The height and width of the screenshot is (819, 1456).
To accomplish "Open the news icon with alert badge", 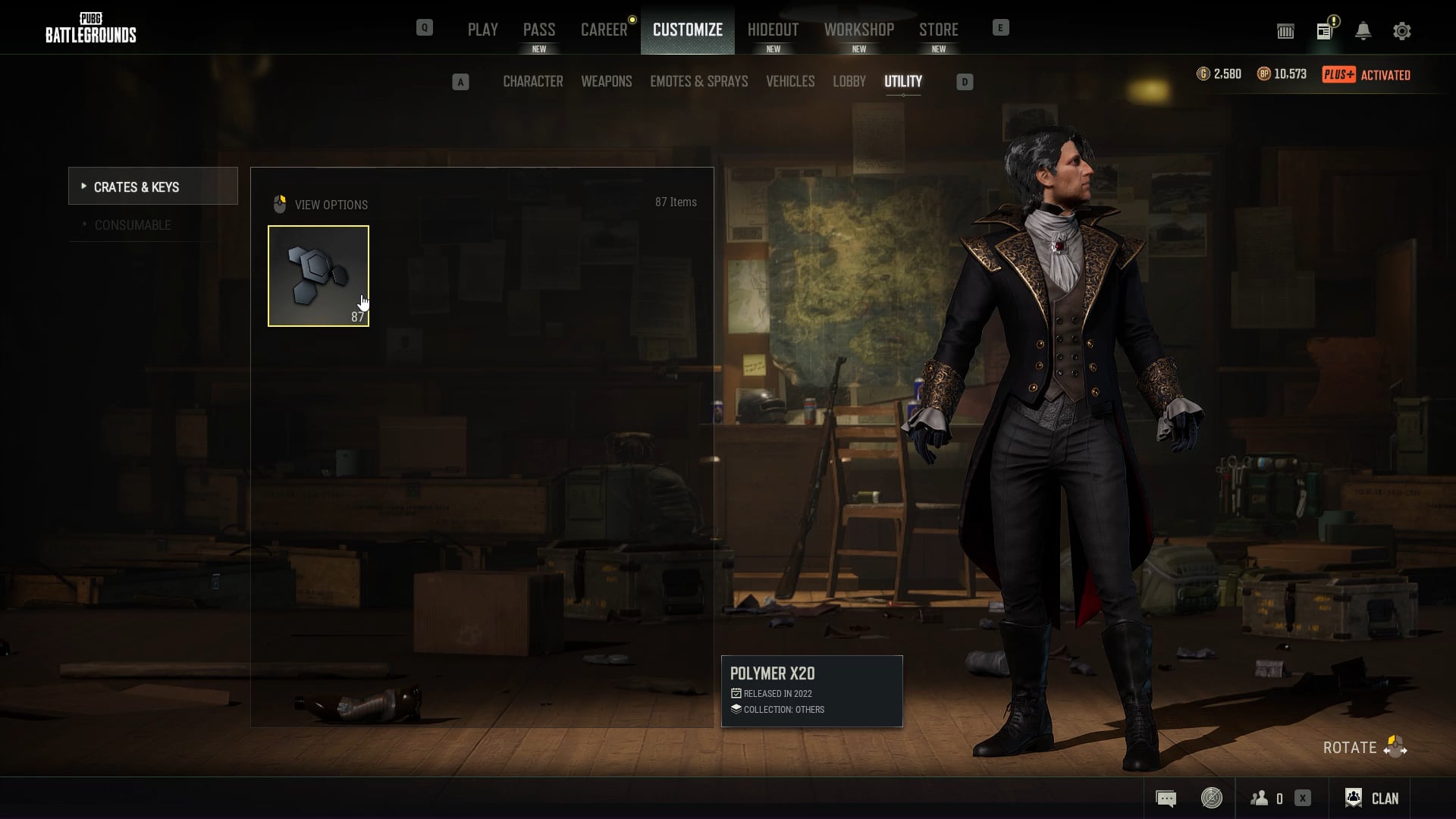I will click(x=1325, y=31).
